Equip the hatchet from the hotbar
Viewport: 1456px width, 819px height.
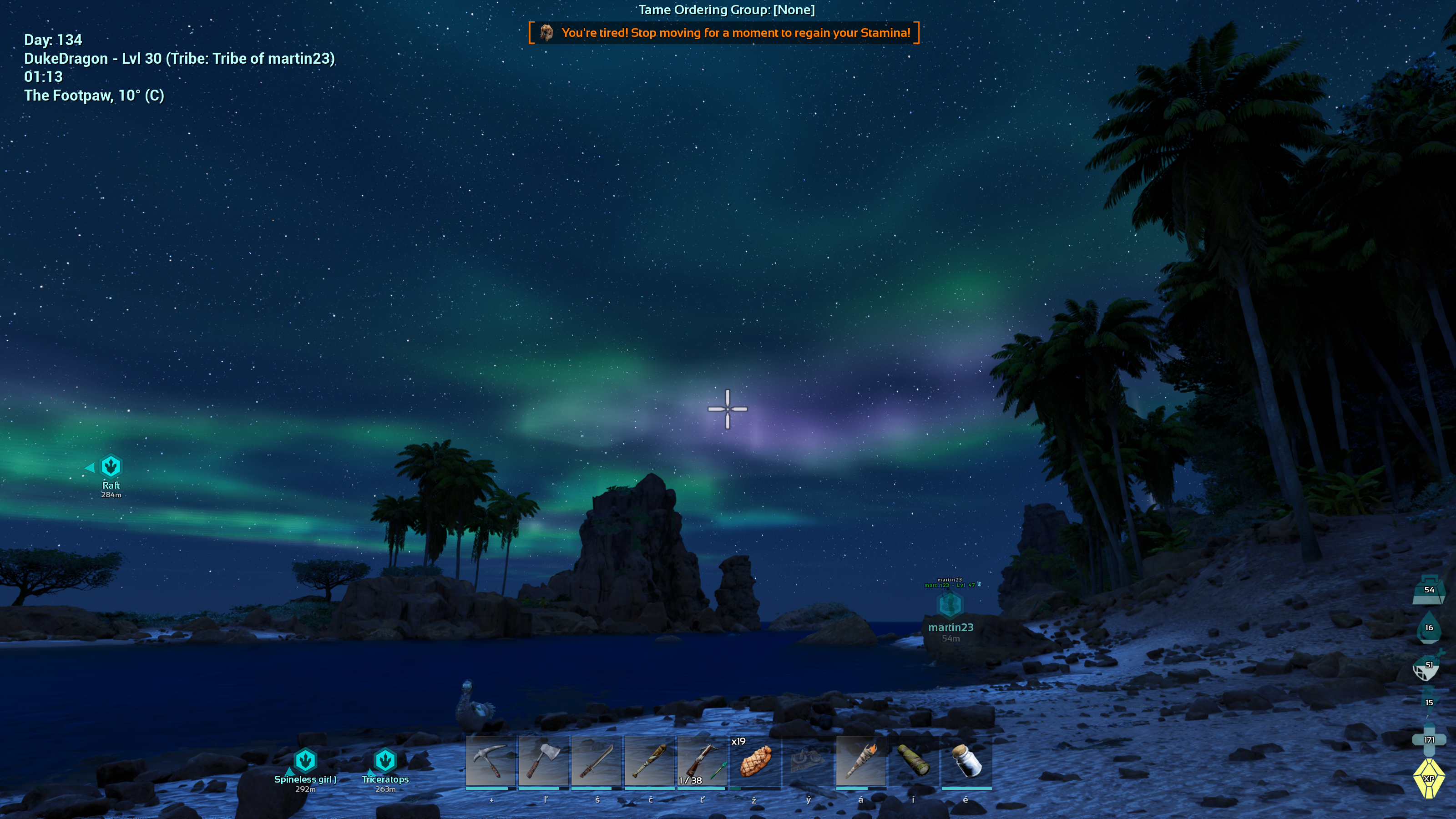pyautogui.click(x=543, y=761)
